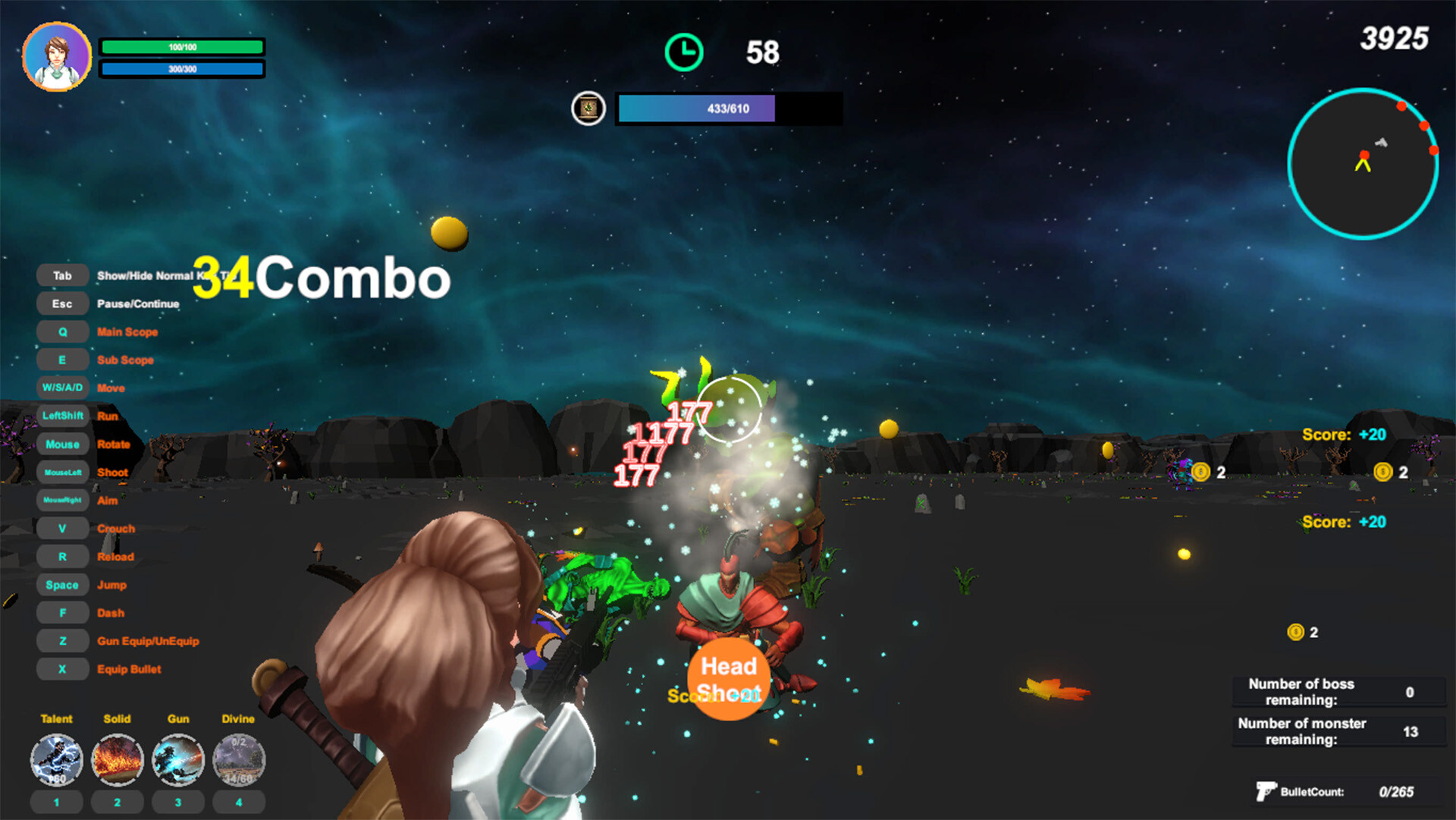Click the gun pickup icon on the minimap

point(1382,142)
